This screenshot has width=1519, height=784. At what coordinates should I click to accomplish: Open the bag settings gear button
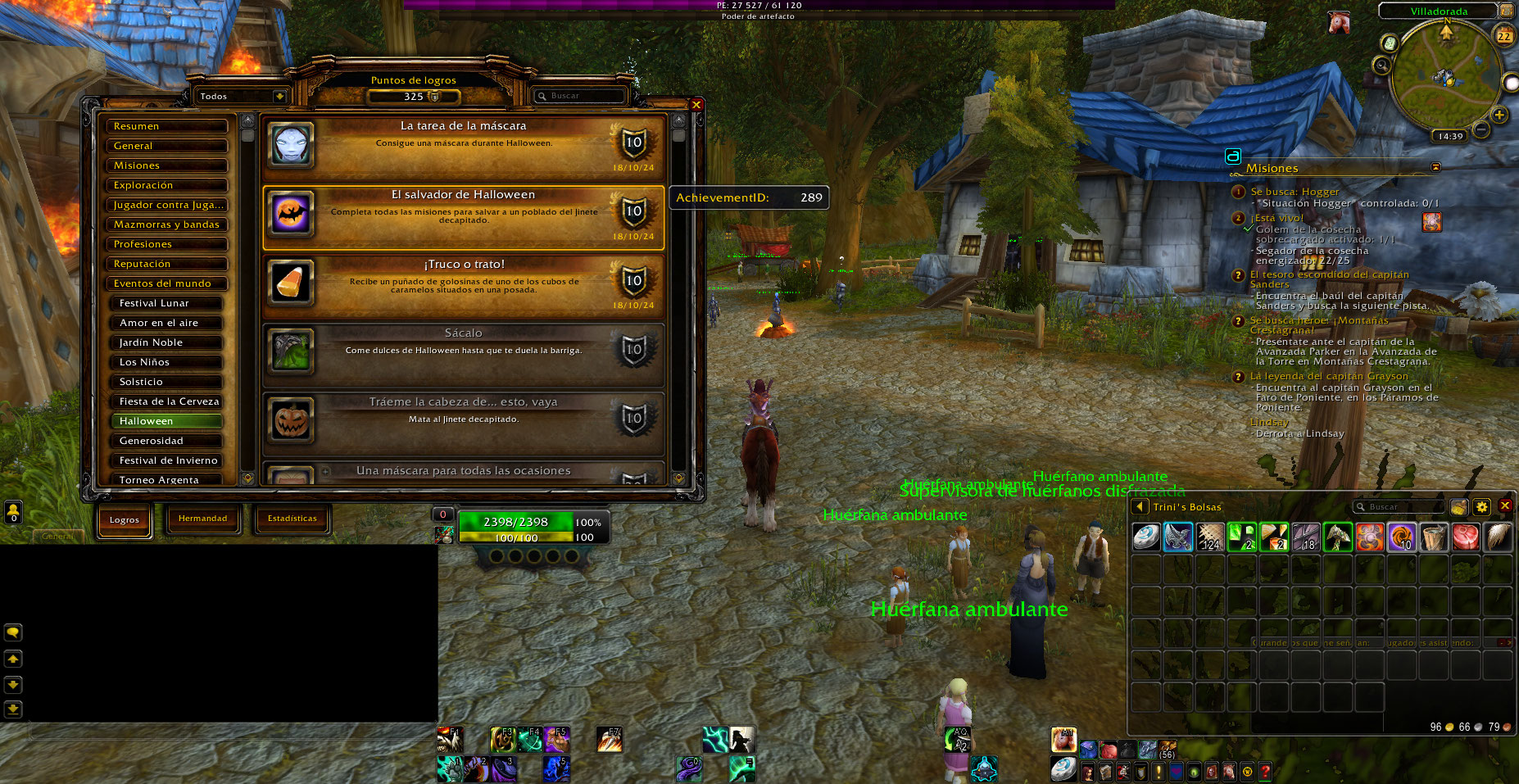(1481, 507)
